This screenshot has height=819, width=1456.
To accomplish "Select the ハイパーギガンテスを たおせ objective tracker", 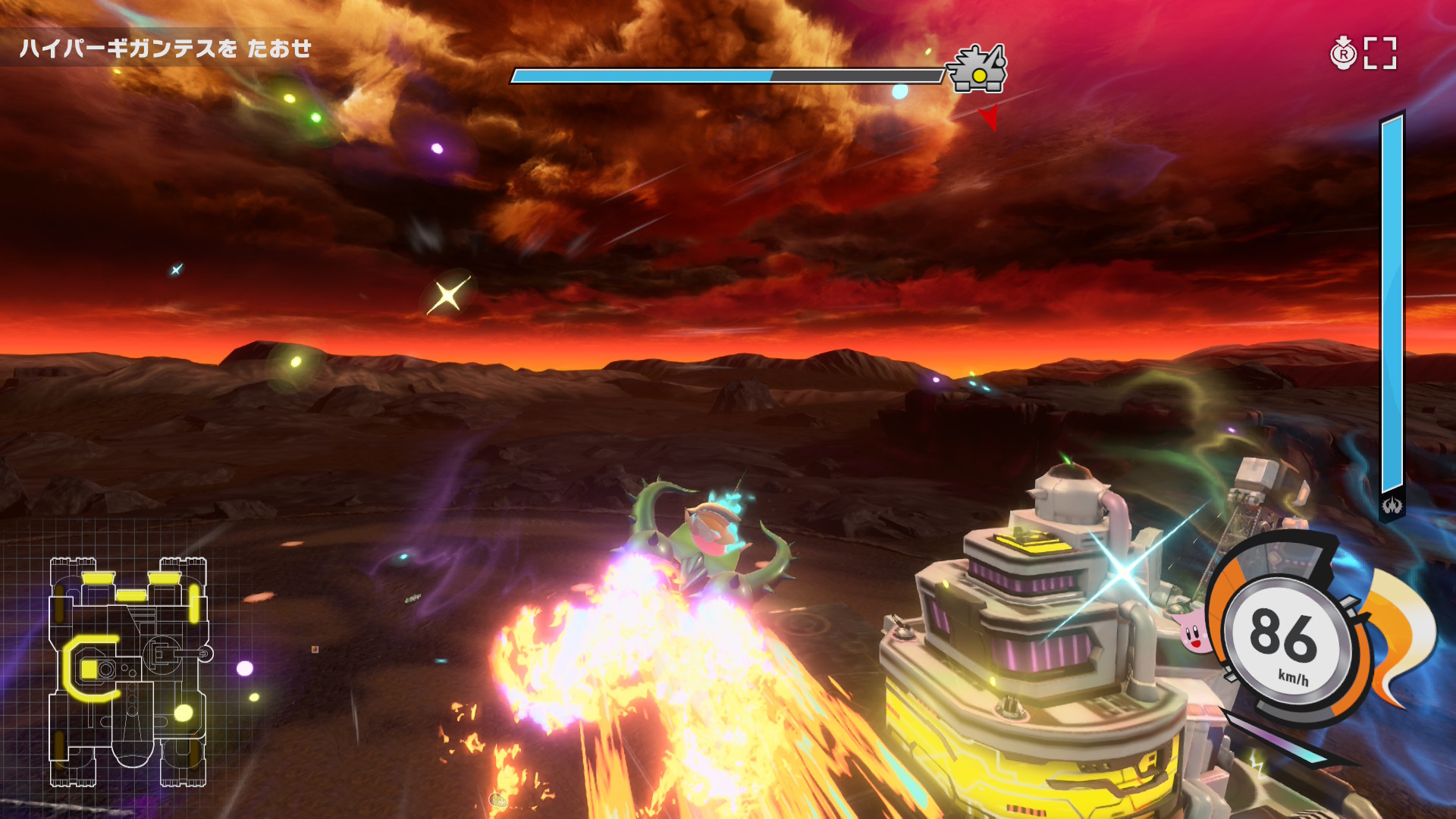I will point(165,49).
